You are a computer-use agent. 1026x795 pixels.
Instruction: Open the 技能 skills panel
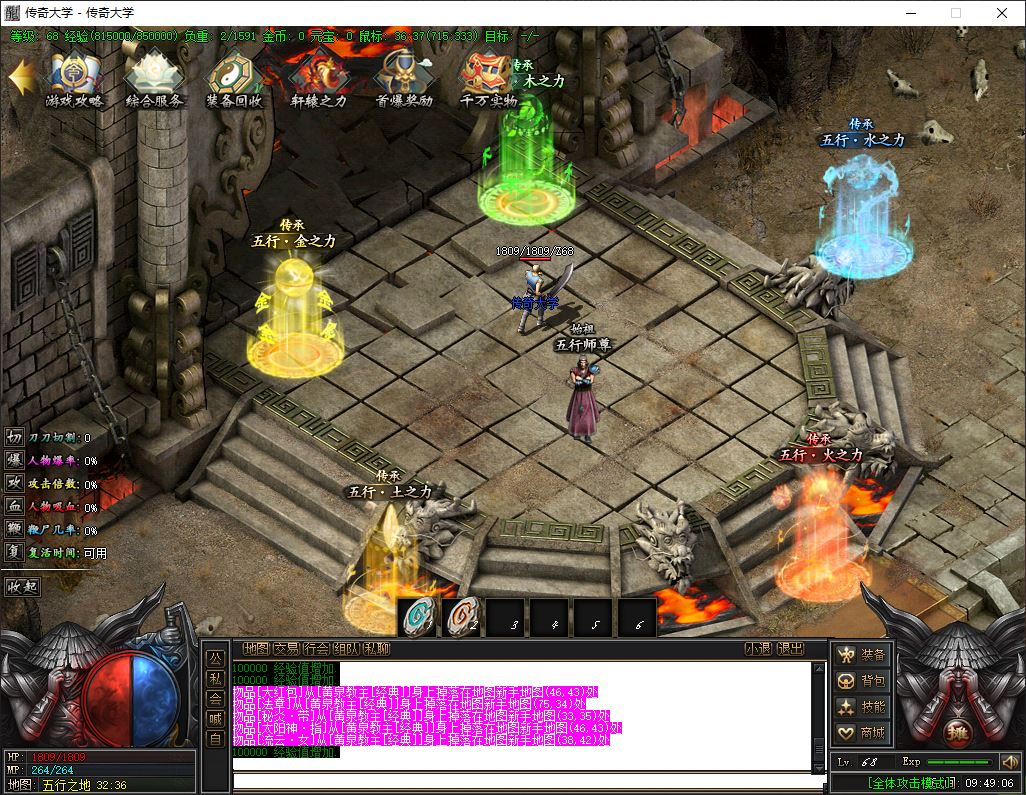(863, 707)
